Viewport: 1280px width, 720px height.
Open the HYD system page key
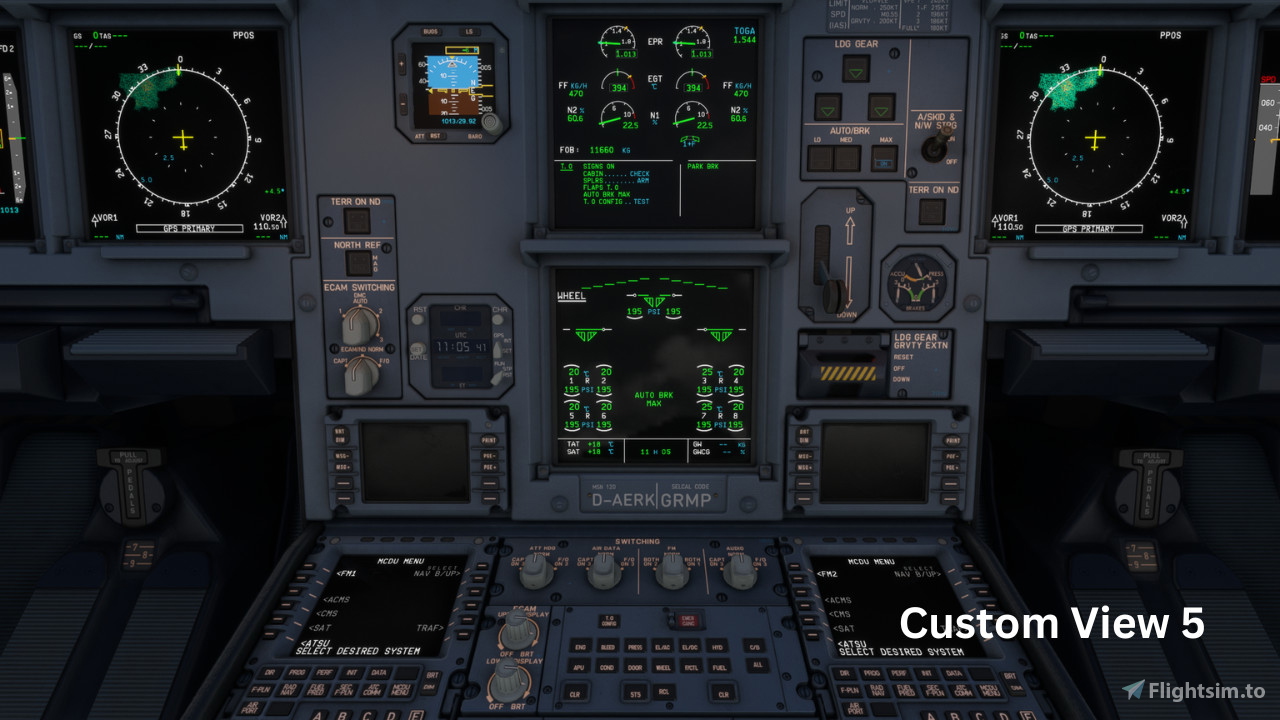tap(717, 646)
